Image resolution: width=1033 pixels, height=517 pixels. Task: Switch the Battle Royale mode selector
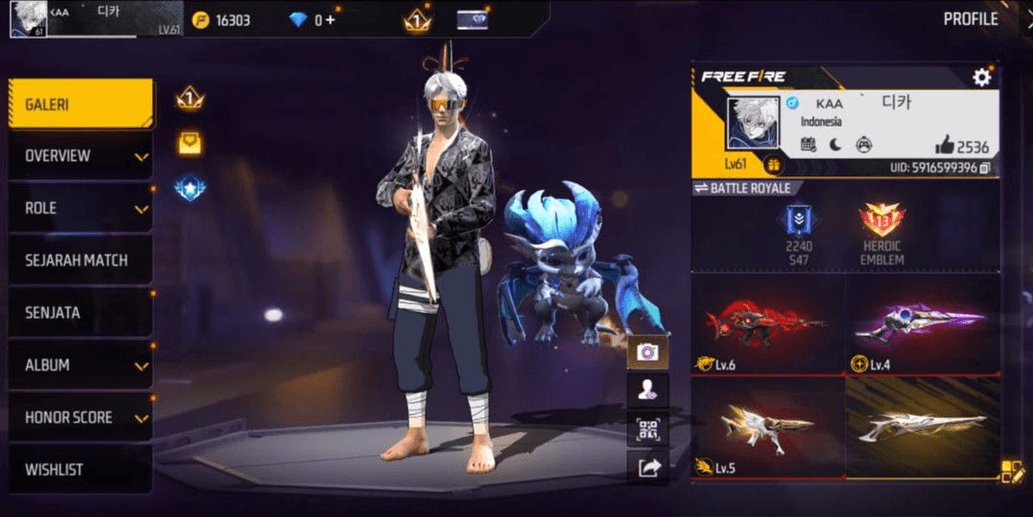pos(741,188)
